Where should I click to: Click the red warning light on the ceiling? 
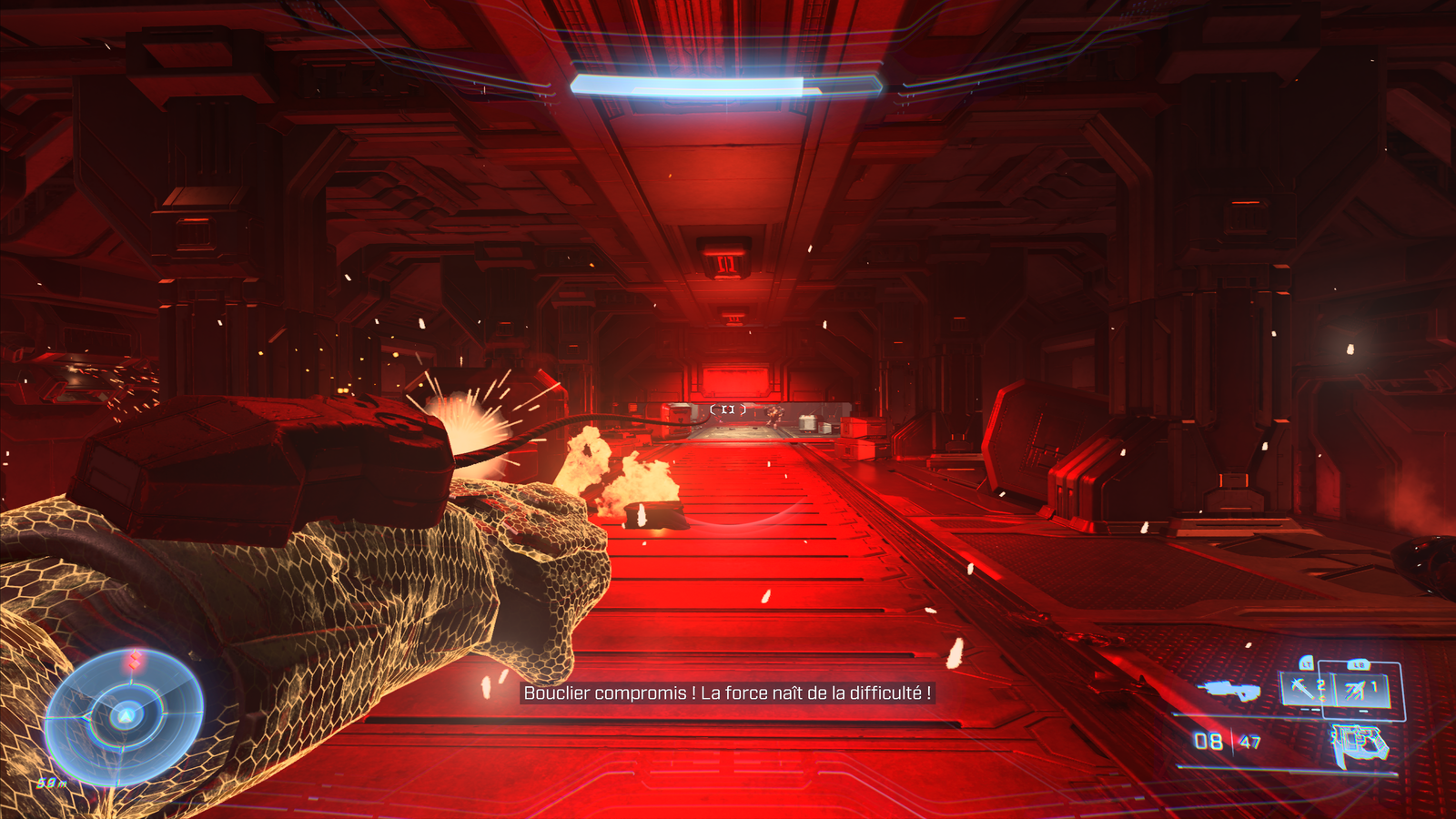coord(725,265)
